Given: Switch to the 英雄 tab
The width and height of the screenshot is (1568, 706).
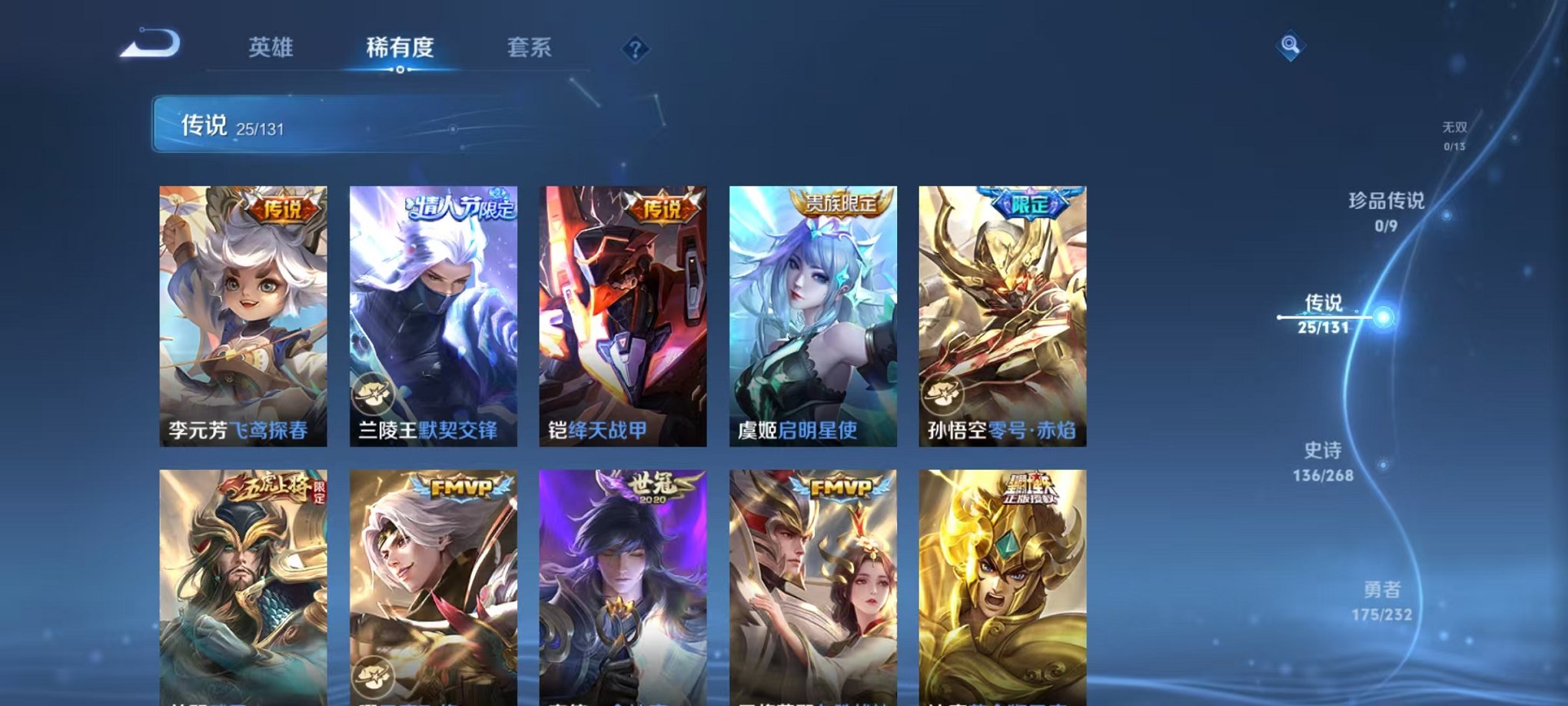Looking at the screenshot, I should pos(273,48).
